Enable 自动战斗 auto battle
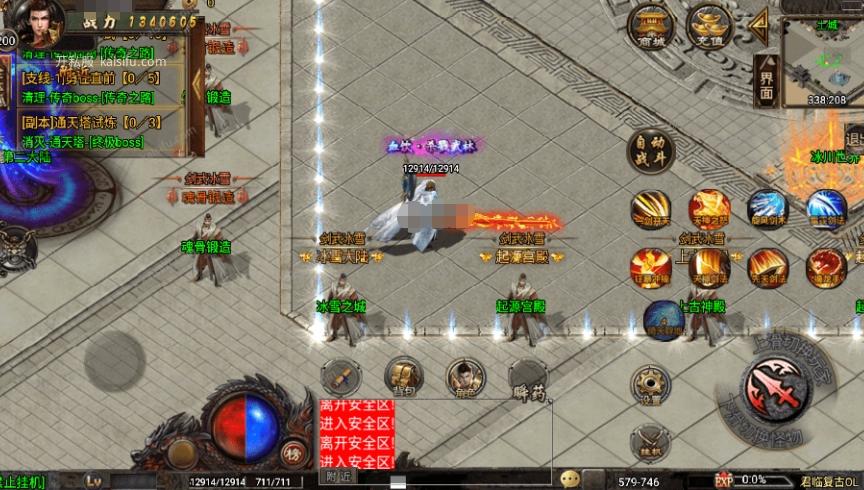 pyautogui.click(x=650, y=153)
